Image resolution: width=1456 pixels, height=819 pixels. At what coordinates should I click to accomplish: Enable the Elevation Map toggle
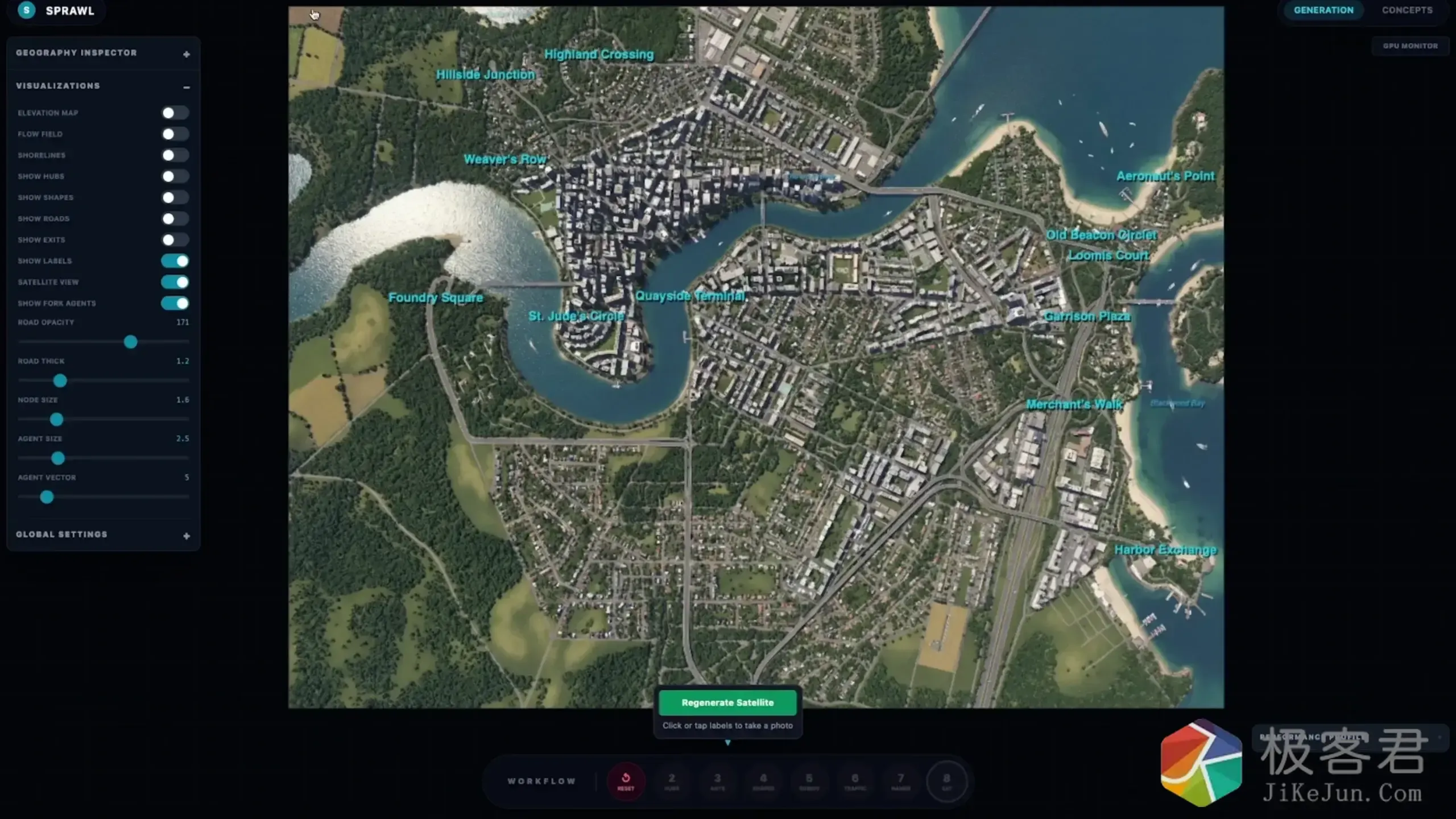point(175,113)
